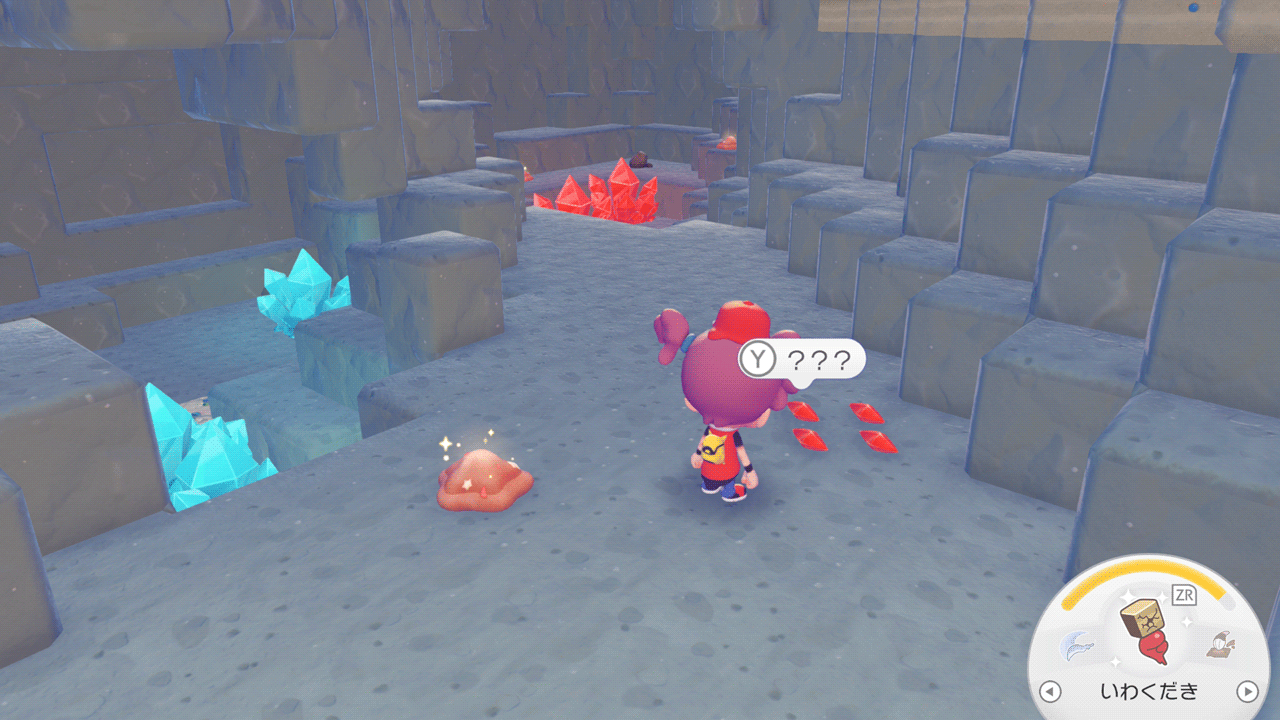The image size is (1280, 720).
Task: Choose the digging move icon with flying dirt
Action: coord(1218,644)
